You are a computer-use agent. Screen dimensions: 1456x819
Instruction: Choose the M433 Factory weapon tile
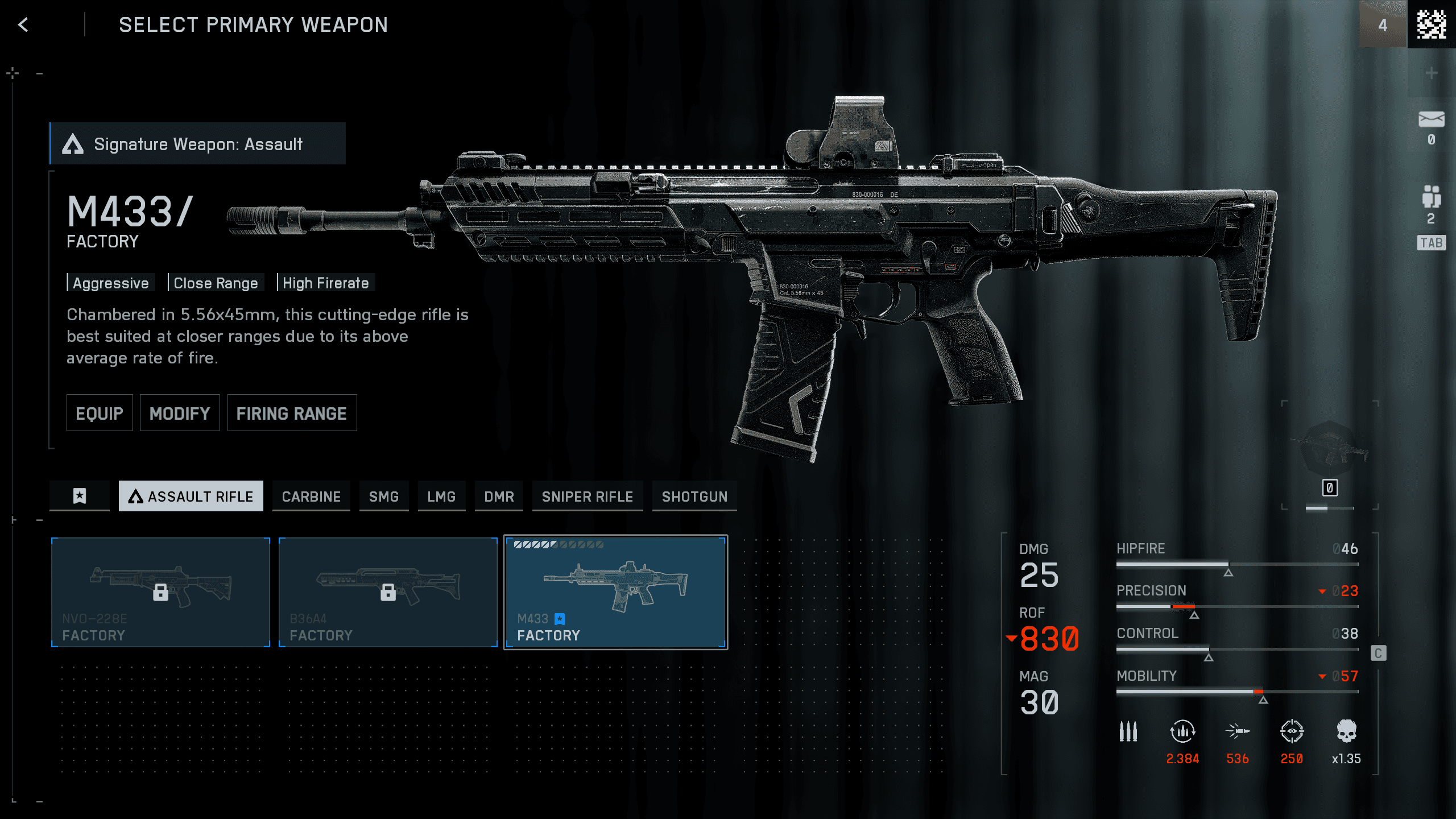(615, 592)
